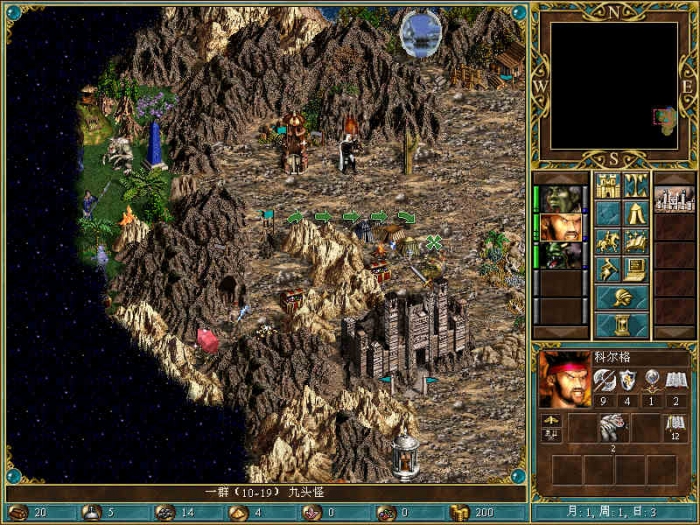Viewport: 700px width, 525px height.
Task: Select next hero with the helmet button
Action: click(621, 298)
